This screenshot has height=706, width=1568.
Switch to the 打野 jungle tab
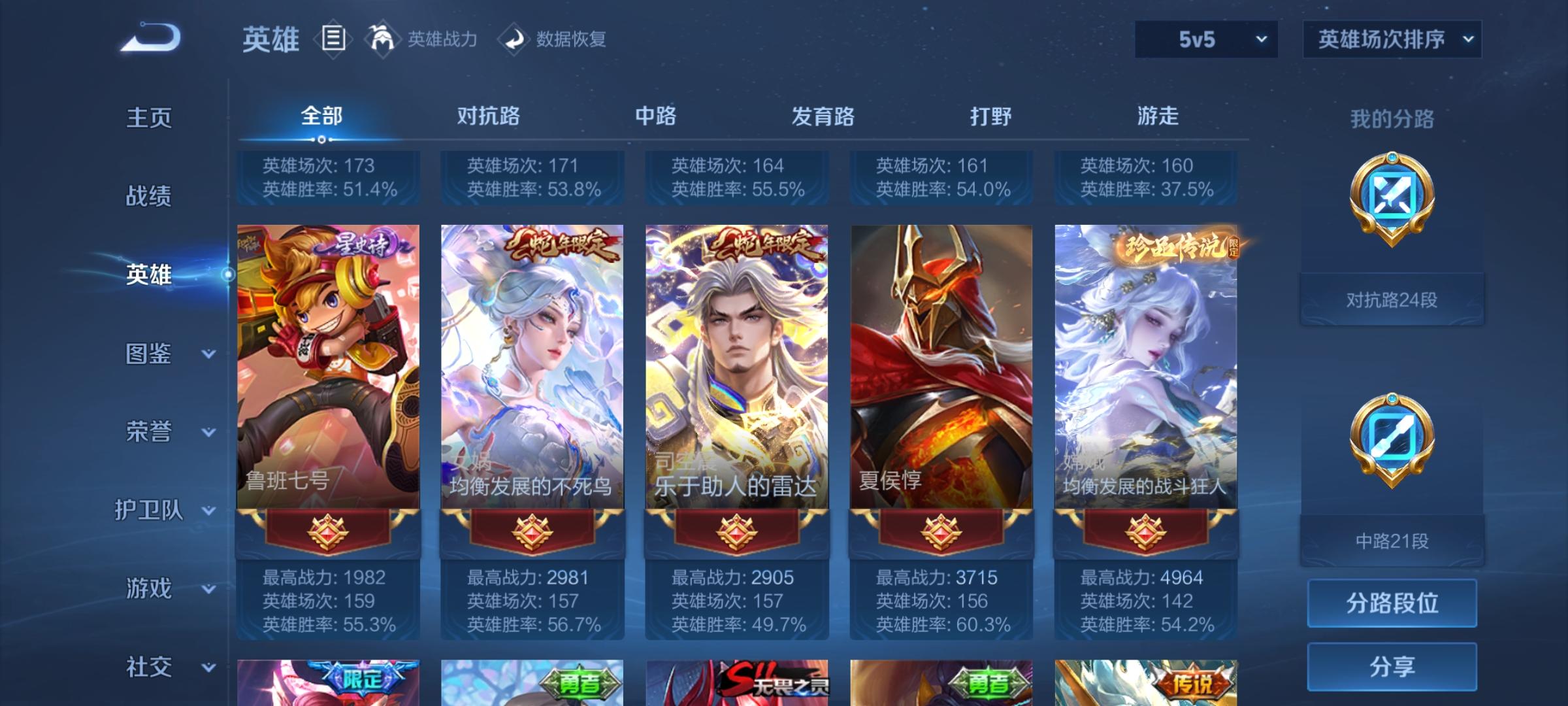[990, 116]
